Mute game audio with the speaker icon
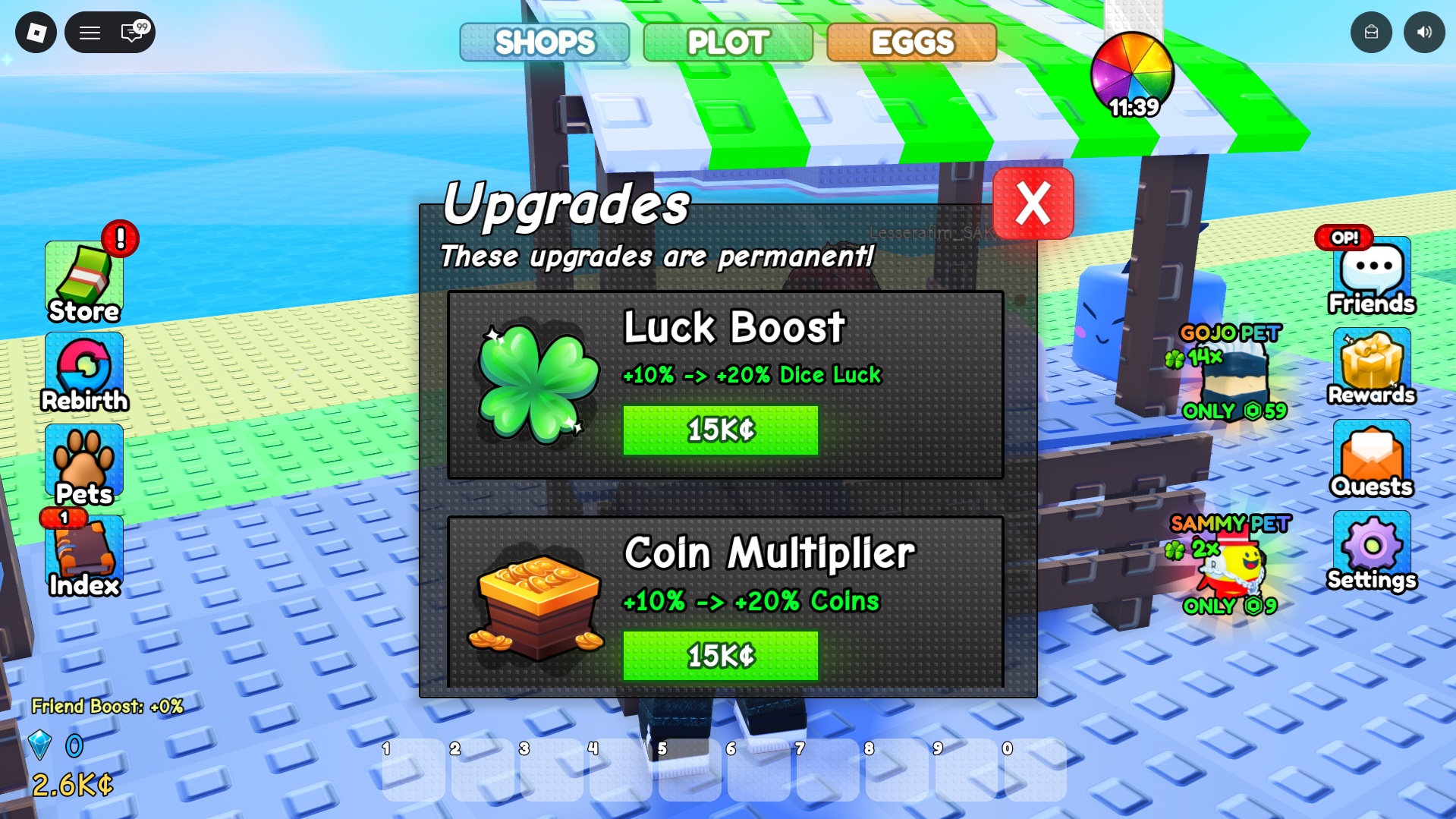Screen dimensions: 1456x819 click(x=1424, y=32)
